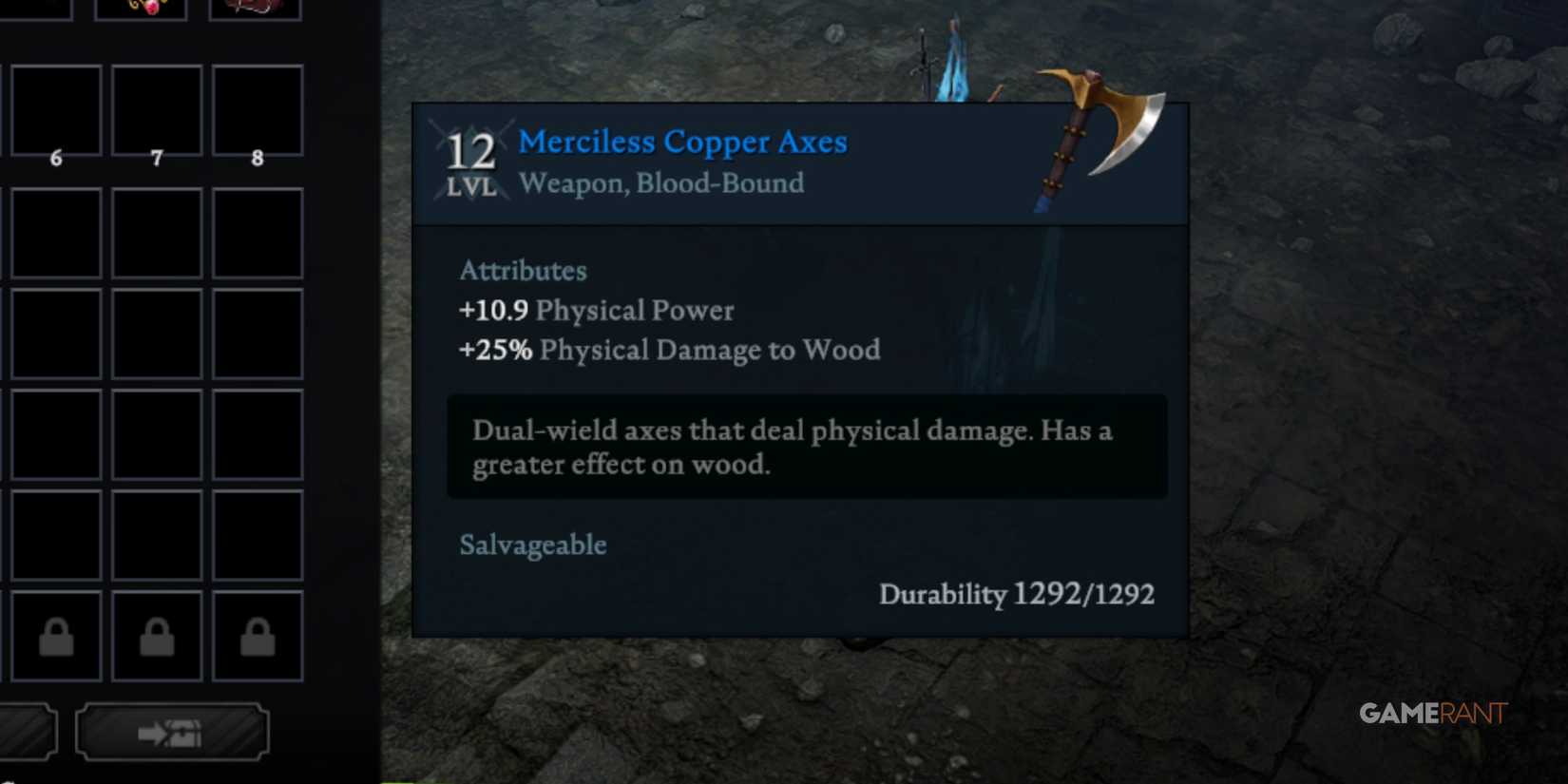Click the padlock on the middle locked slot
Viewport: 1568px width, 784px height.
[156, 635]
